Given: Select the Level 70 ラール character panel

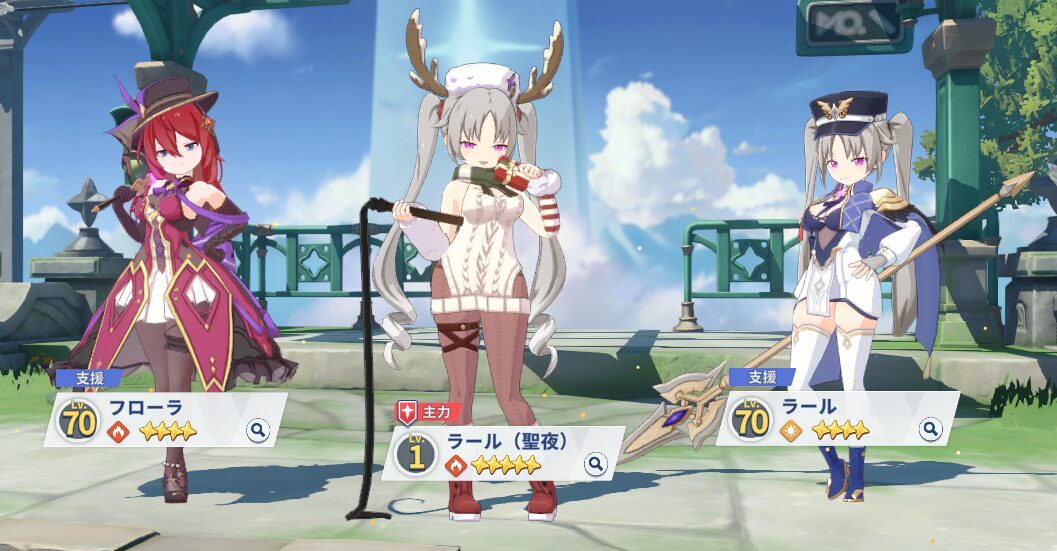Looking at the screenshot, I should click(835, 418).
